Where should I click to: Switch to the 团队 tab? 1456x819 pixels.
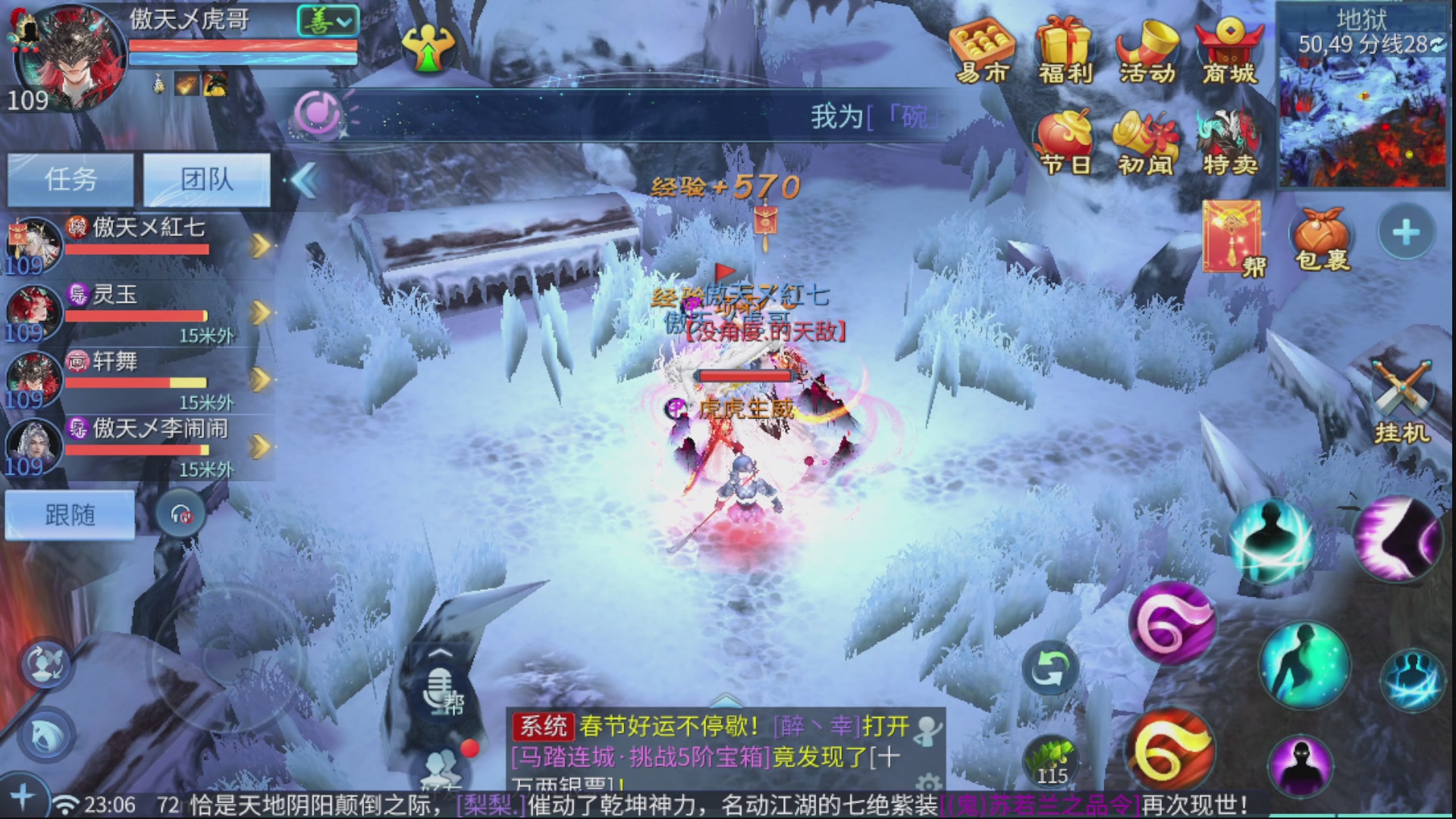point(206,179)
